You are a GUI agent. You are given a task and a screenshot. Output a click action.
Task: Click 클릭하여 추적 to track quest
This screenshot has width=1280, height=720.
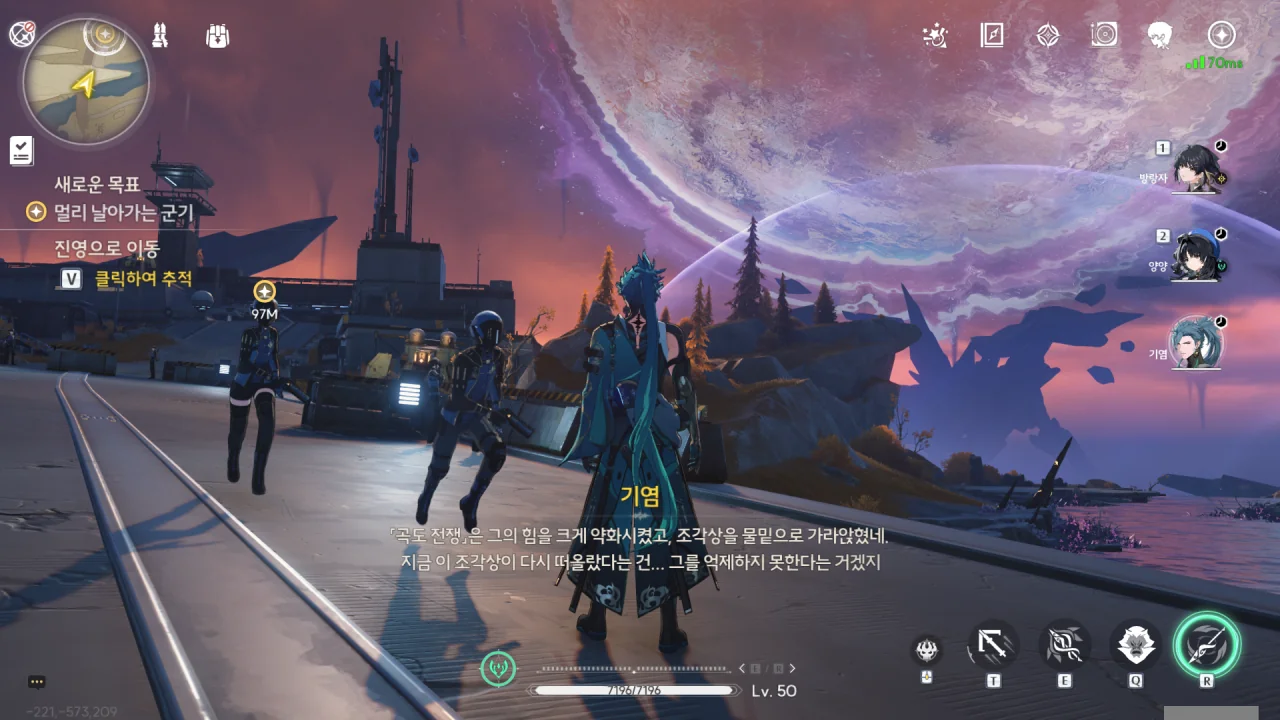[x=142, y=279]
